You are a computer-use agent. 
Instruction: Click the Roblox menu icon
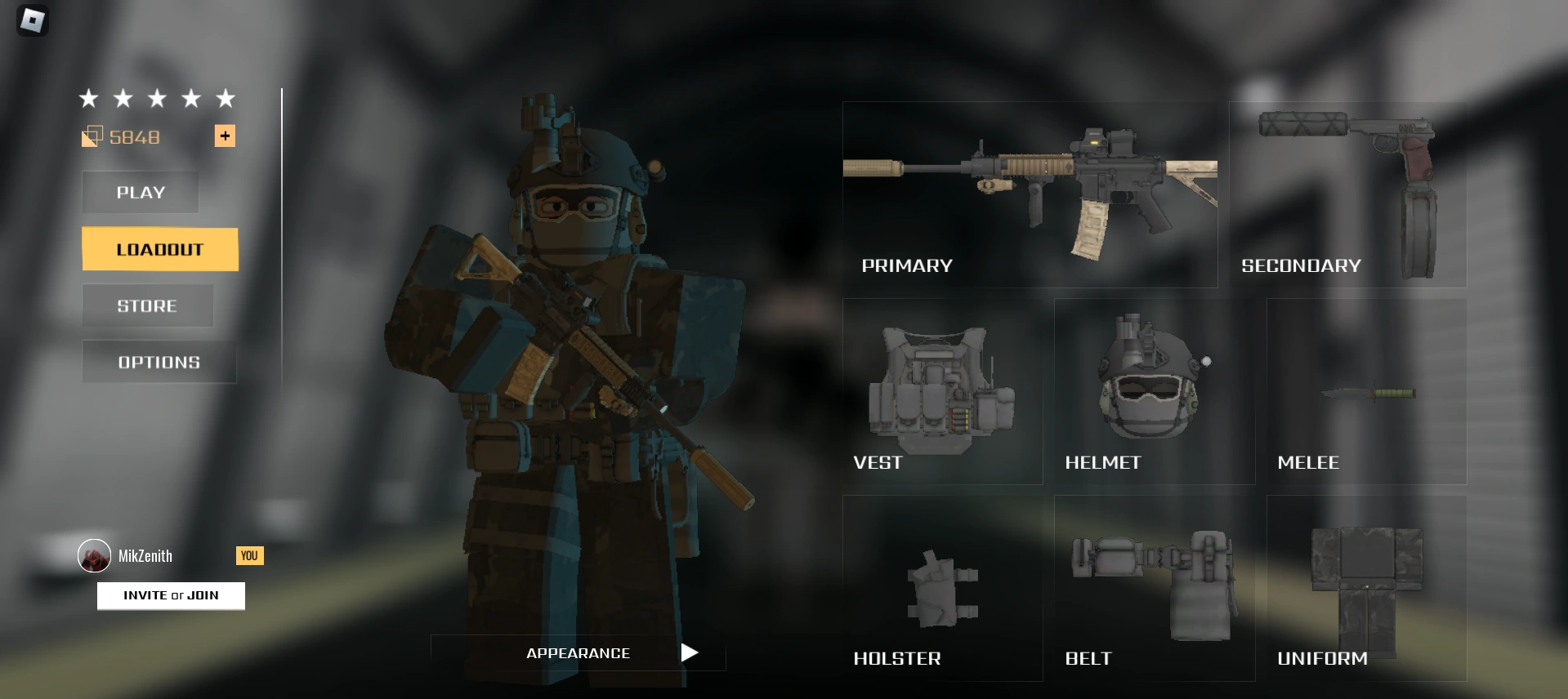pos(33,20)
